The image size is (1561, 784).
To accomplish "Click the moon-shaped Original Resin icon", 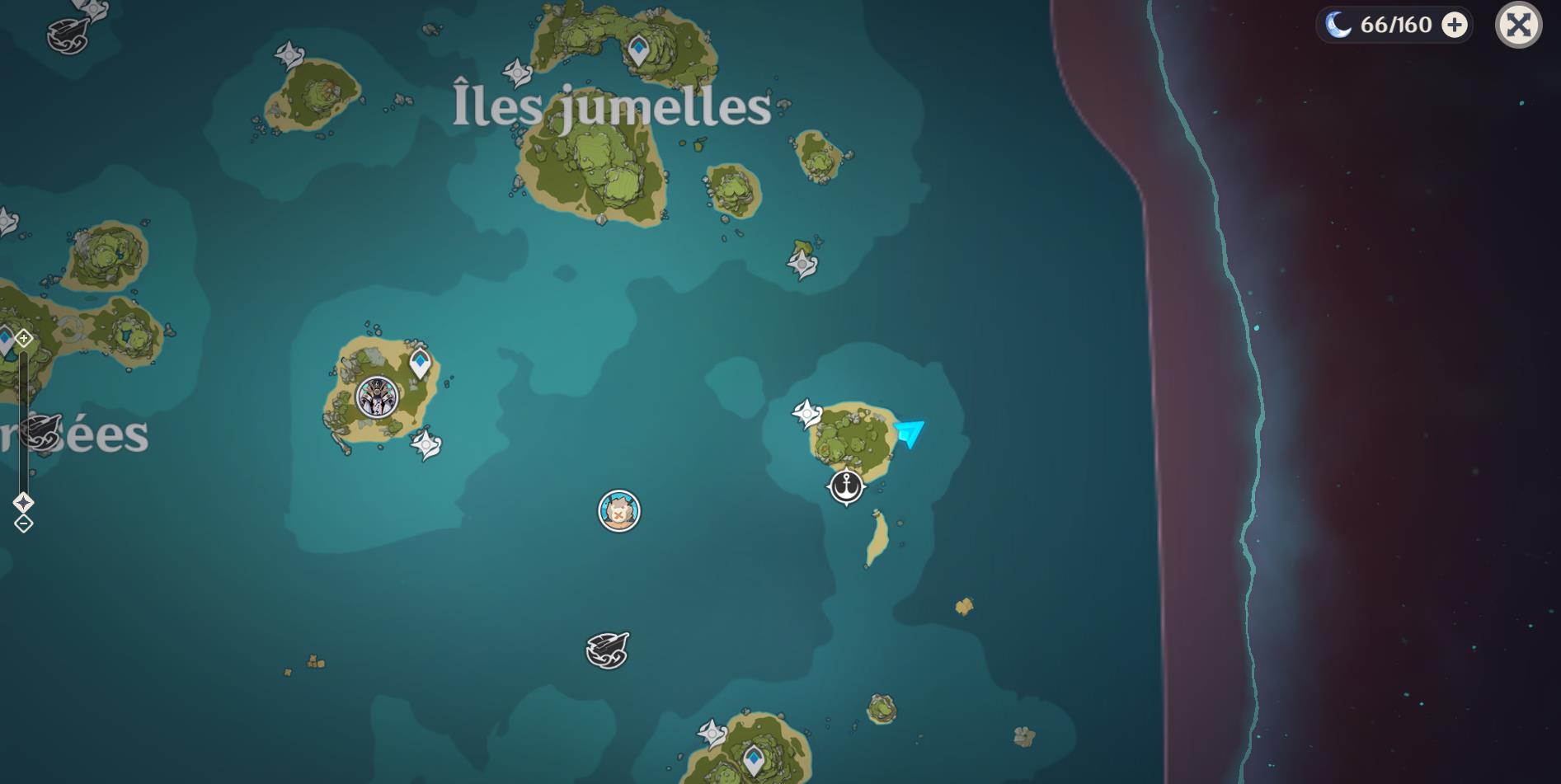I will point(1340,24).
